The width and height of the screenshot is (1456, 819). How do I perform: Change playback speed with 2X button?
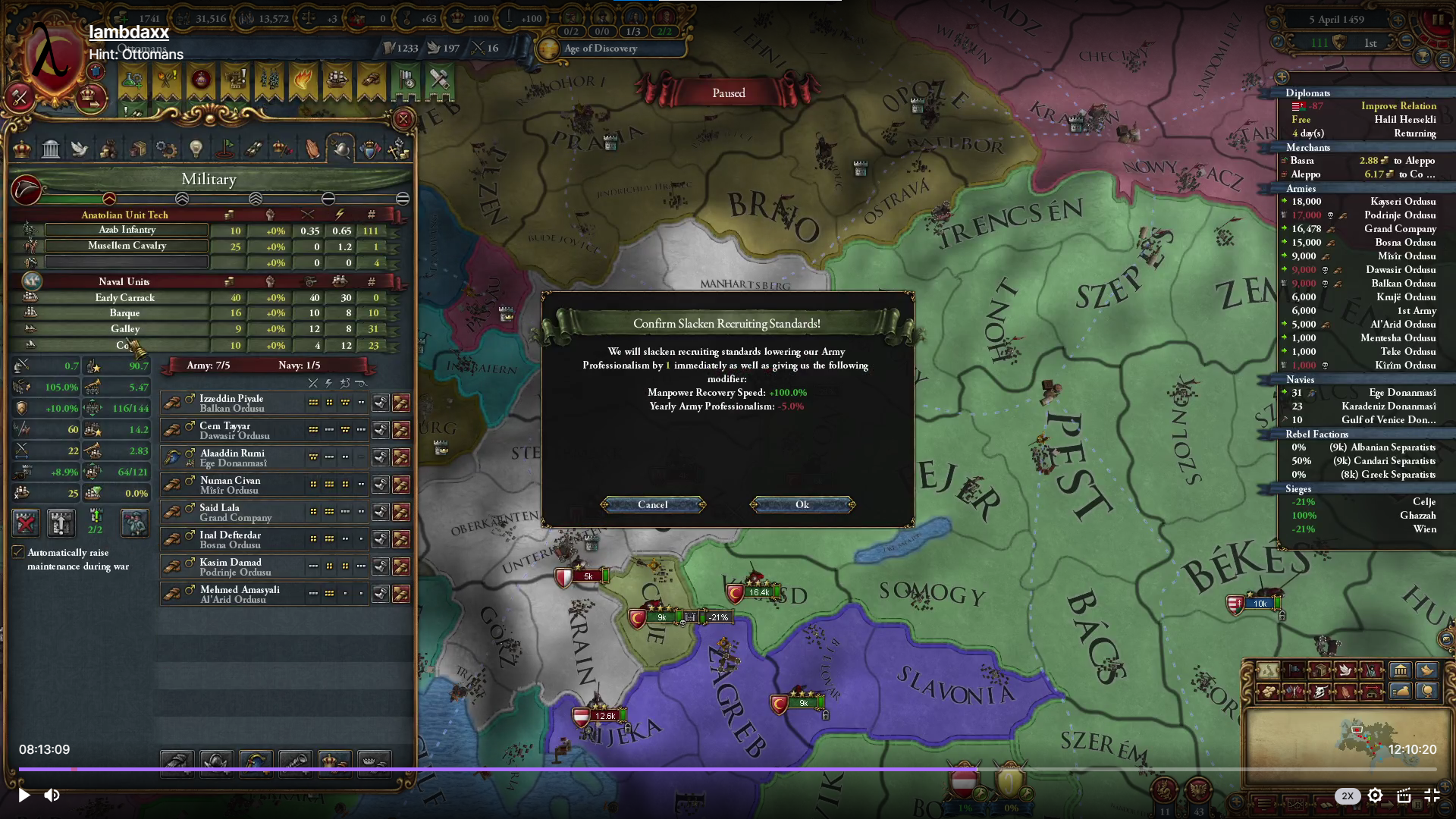click(1347, 795)
